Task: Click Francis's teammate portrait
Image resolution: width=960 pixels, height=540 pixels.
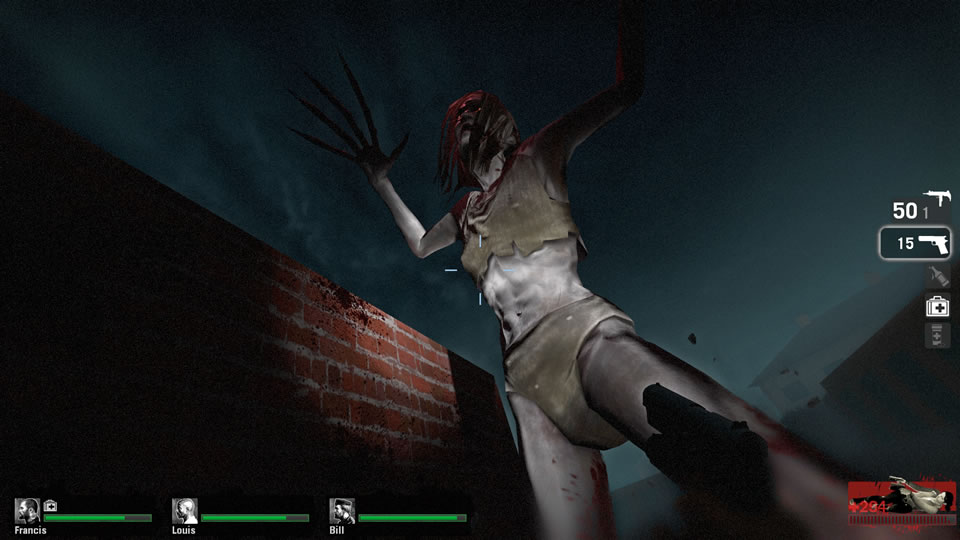Action: pos(27,511)
